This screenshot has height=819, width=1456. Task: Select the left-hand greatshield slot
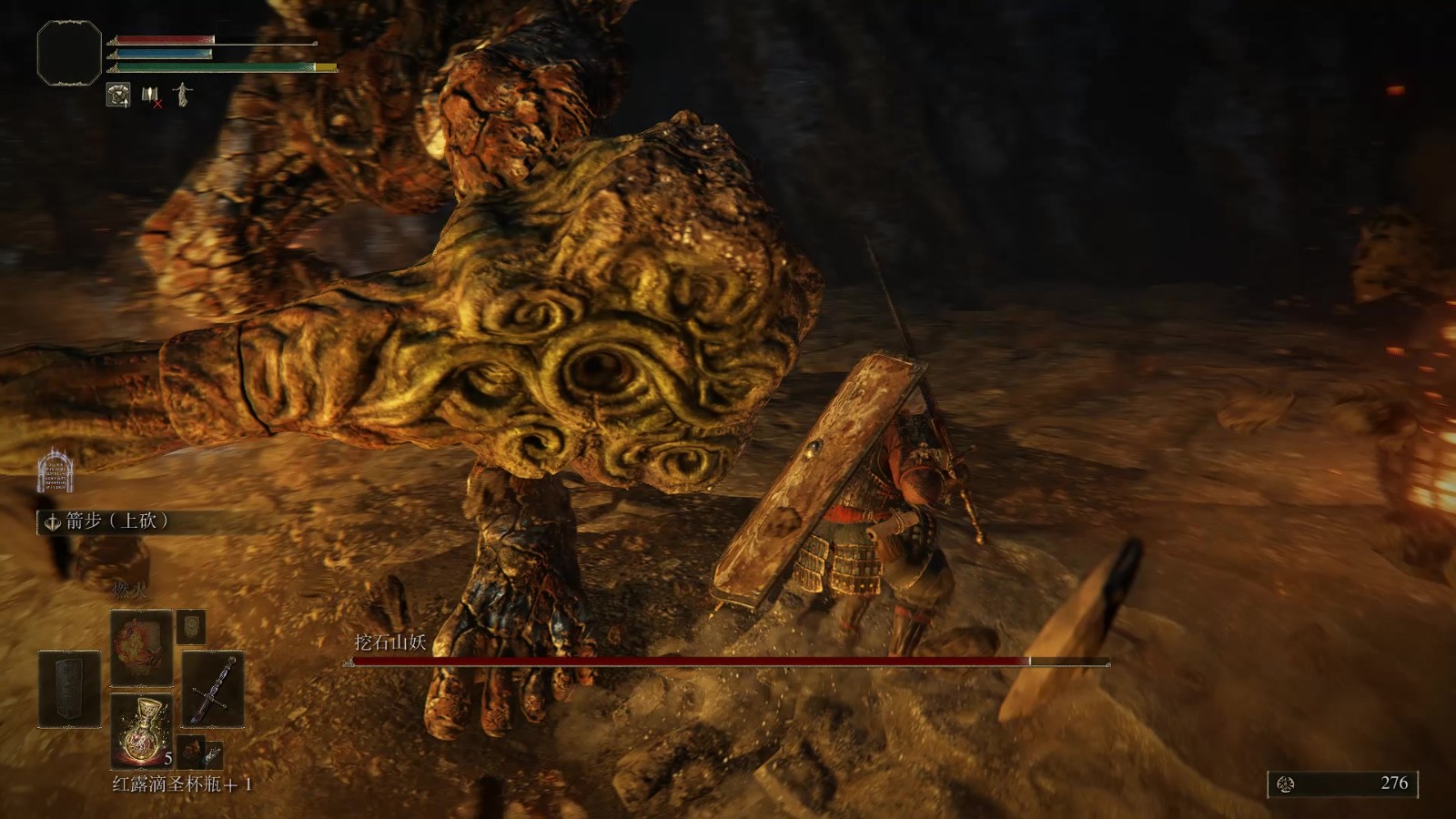69,689
